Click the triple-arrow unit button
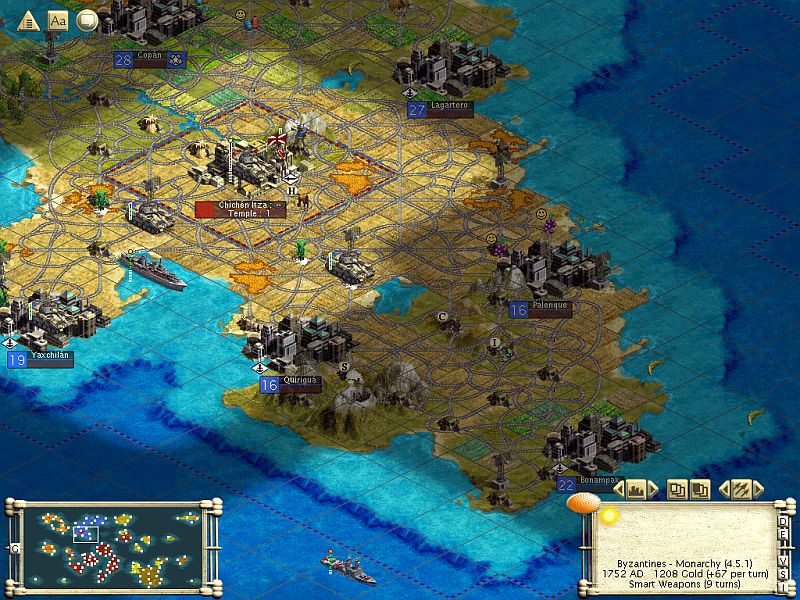Image resolution: width=800 pixels, height=600 pixels. tap(741, 489)
